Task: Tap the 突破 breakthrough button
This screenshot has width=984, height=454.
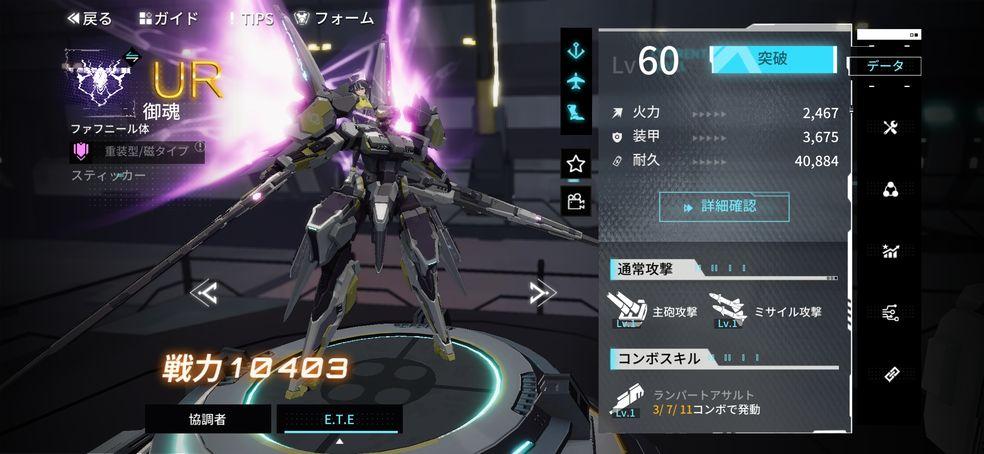Action: click(x=772, y=59)
